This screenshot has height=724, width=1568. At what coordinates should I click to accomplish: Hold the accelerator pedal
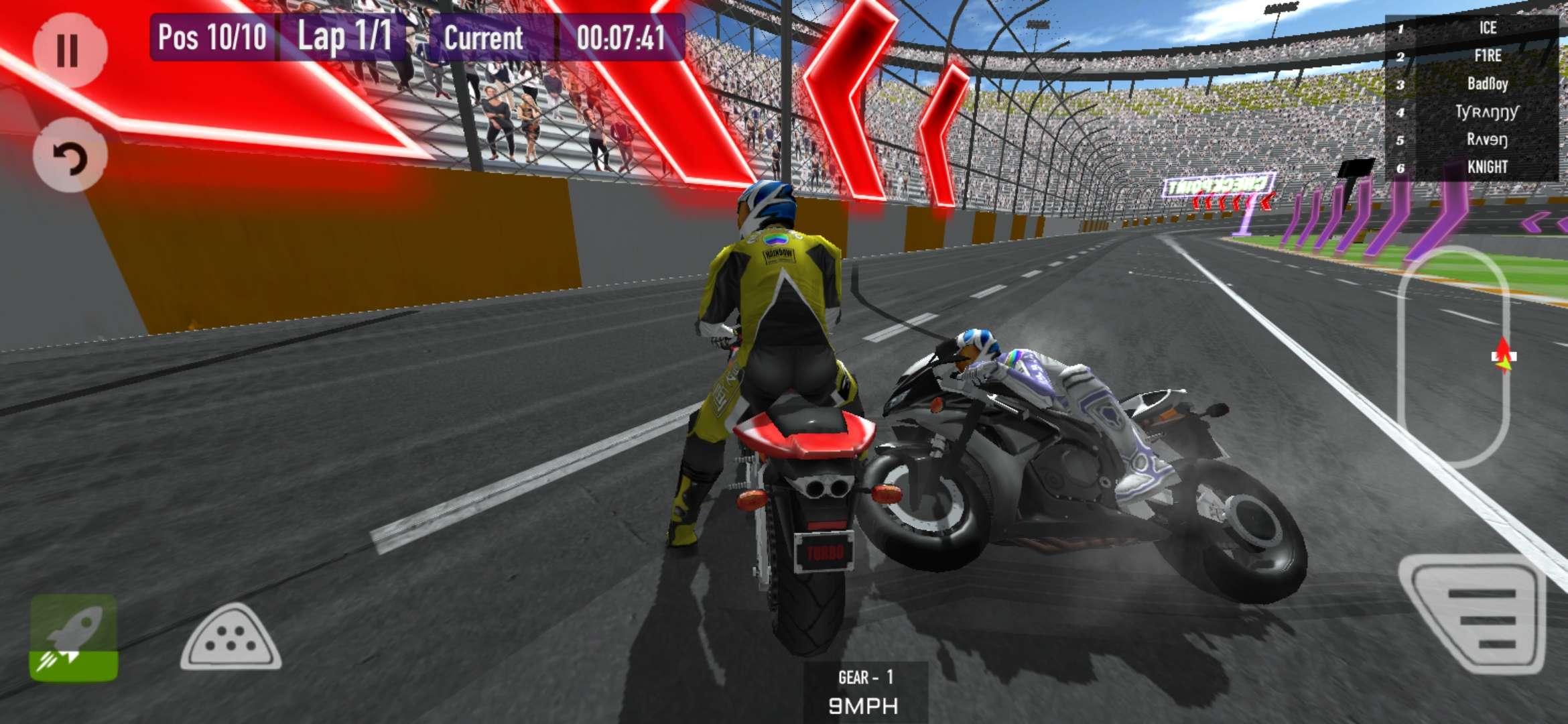coord(1473,613)
